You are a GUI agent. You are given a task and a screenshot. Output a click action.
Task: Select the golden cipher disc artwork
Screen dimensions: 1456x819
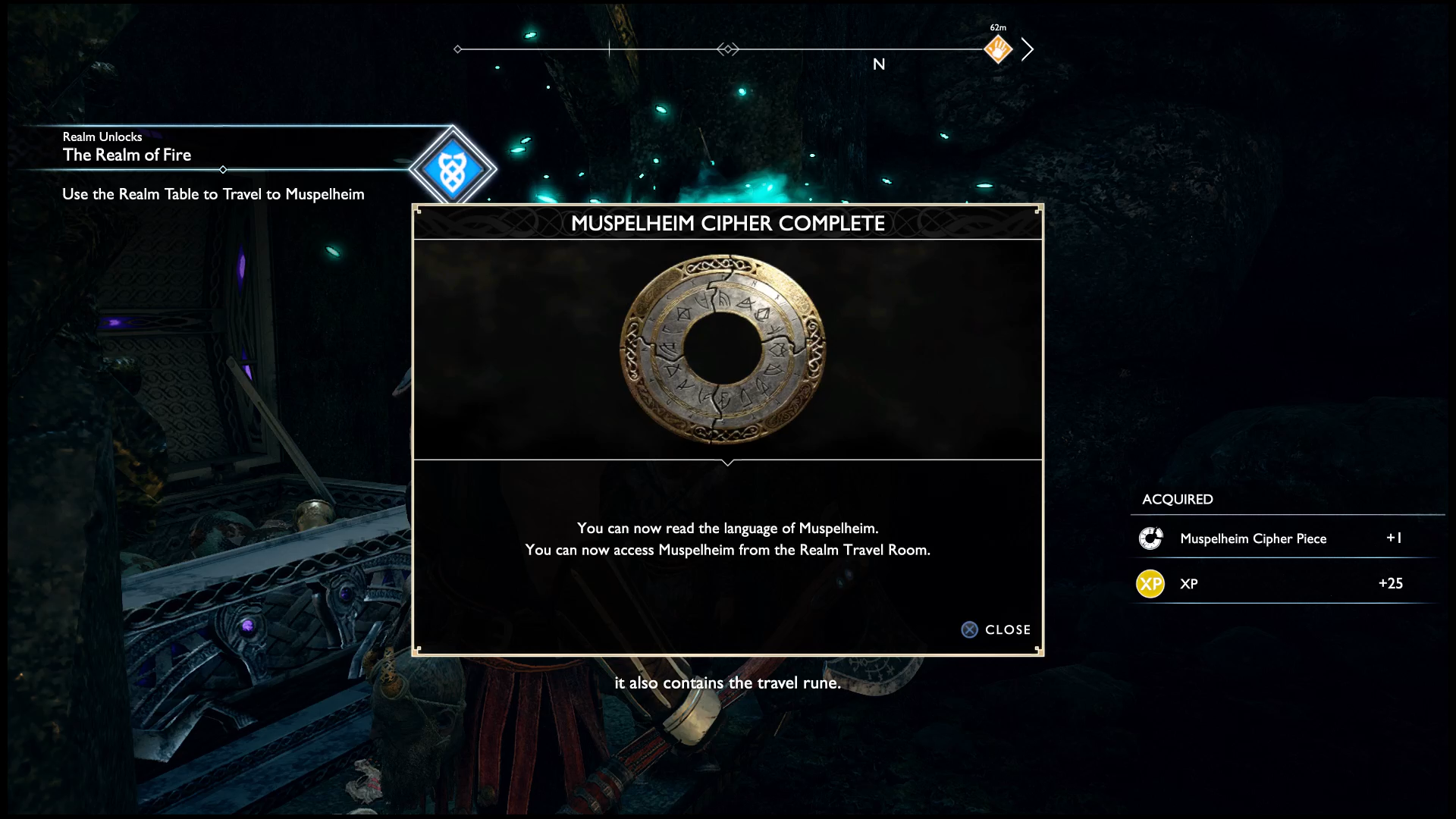click(726, 347)
